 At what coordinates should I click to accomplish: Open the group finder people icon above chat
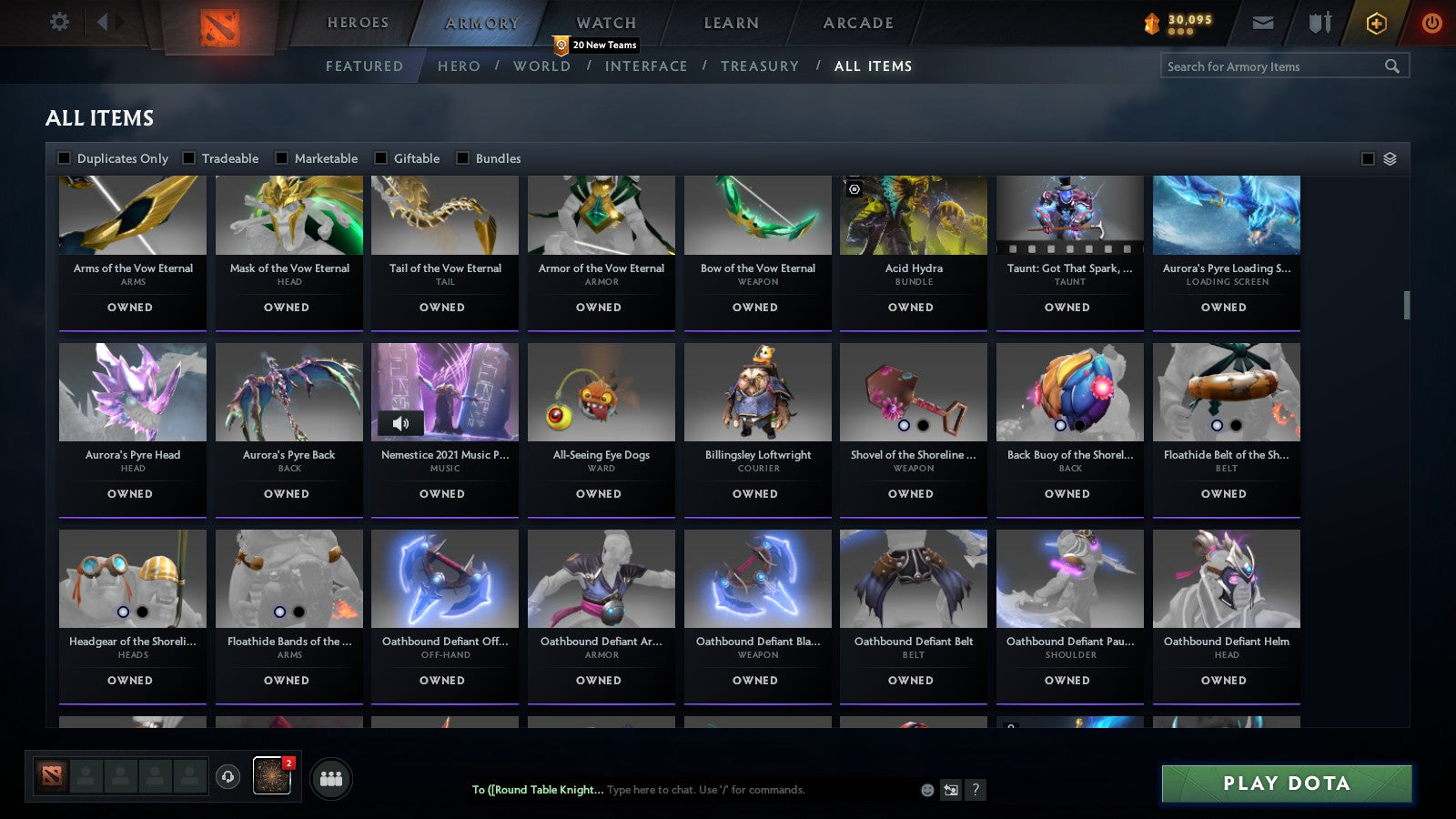tap(332, 778)
